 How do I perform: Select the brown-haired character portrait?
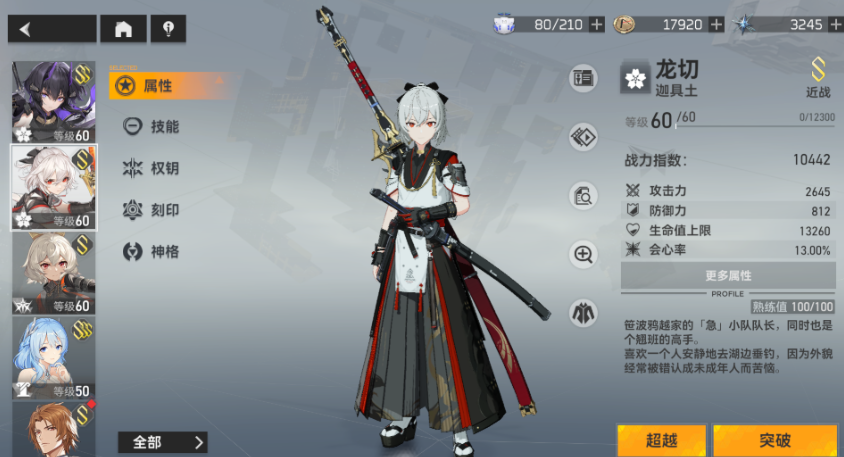coord(52,428)
